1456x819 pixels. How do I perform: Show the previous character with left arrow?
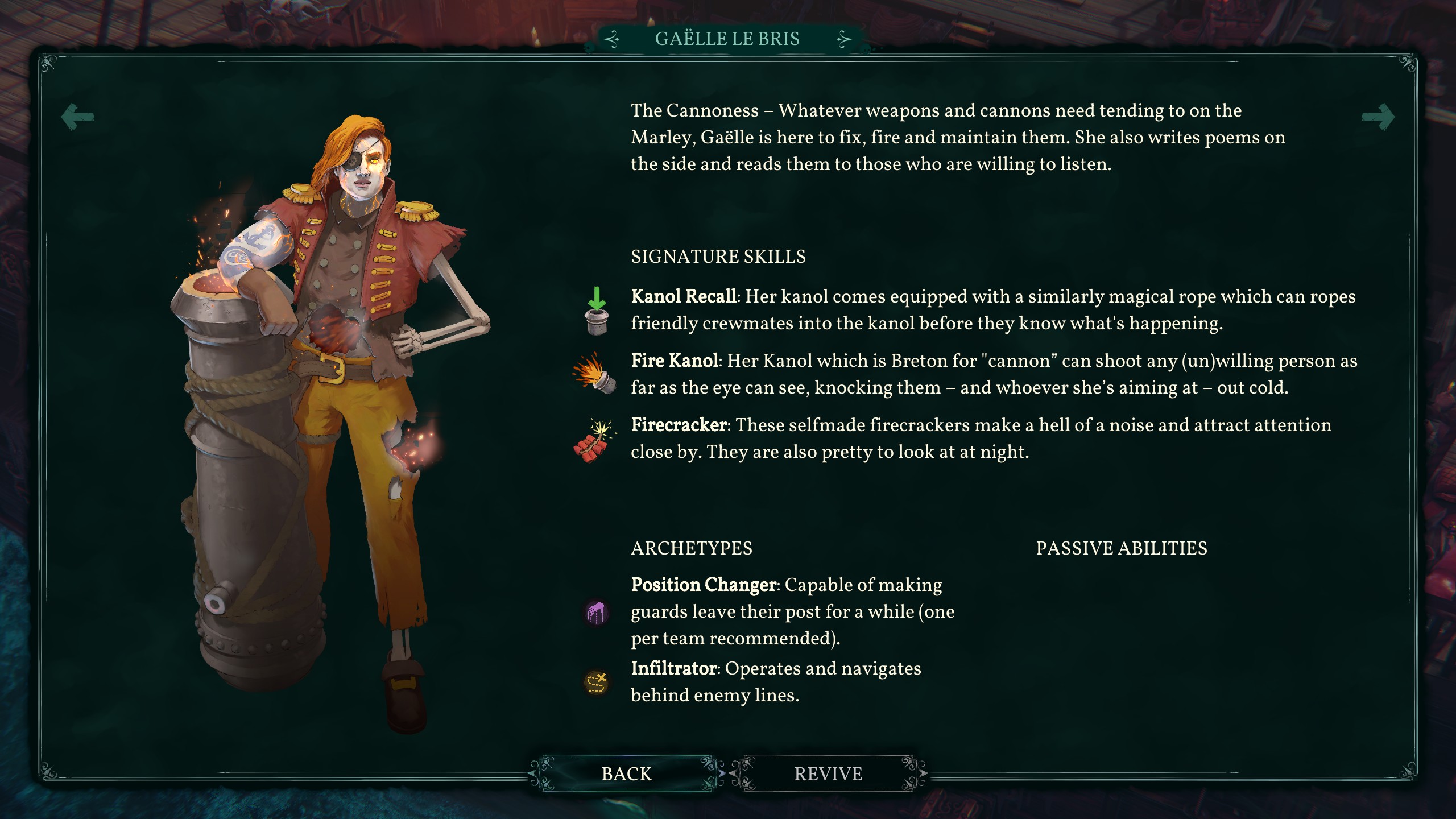pyautogui.click(x=78, y=117)
